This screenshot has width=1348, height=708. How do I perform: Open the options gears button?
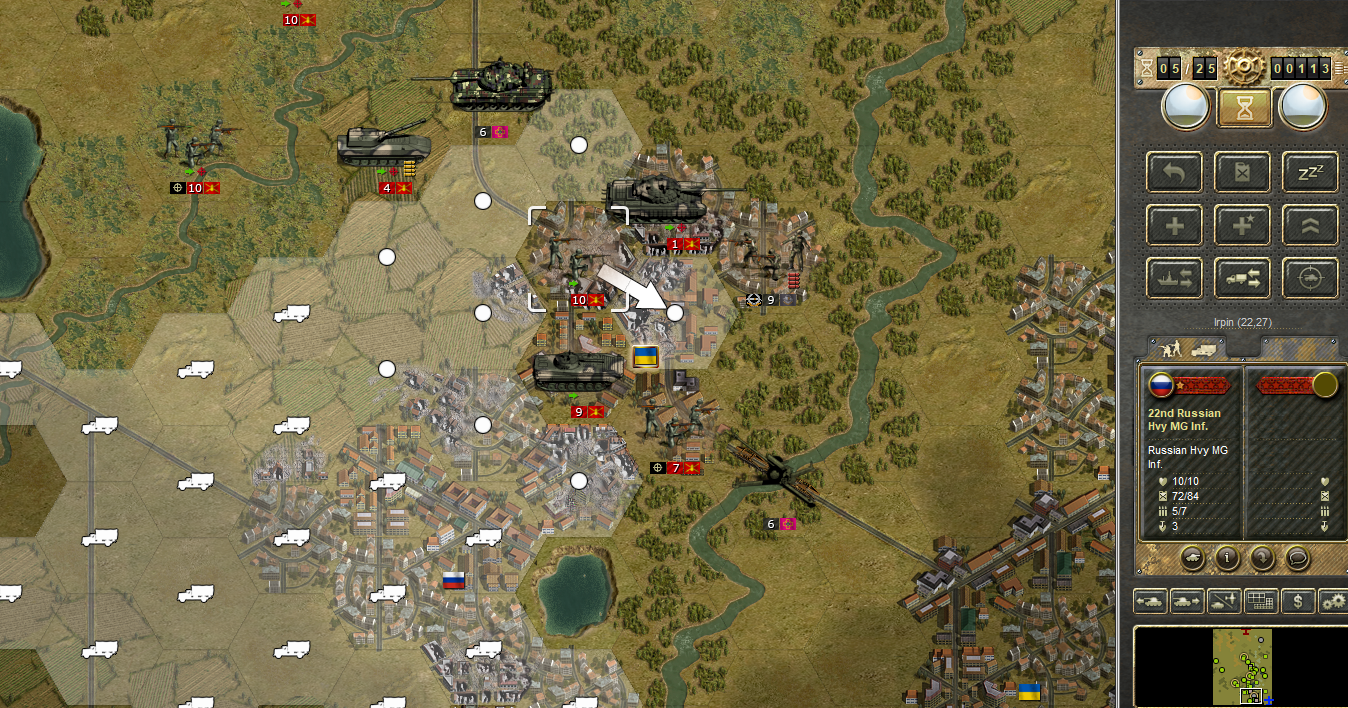pos(1333,601)
